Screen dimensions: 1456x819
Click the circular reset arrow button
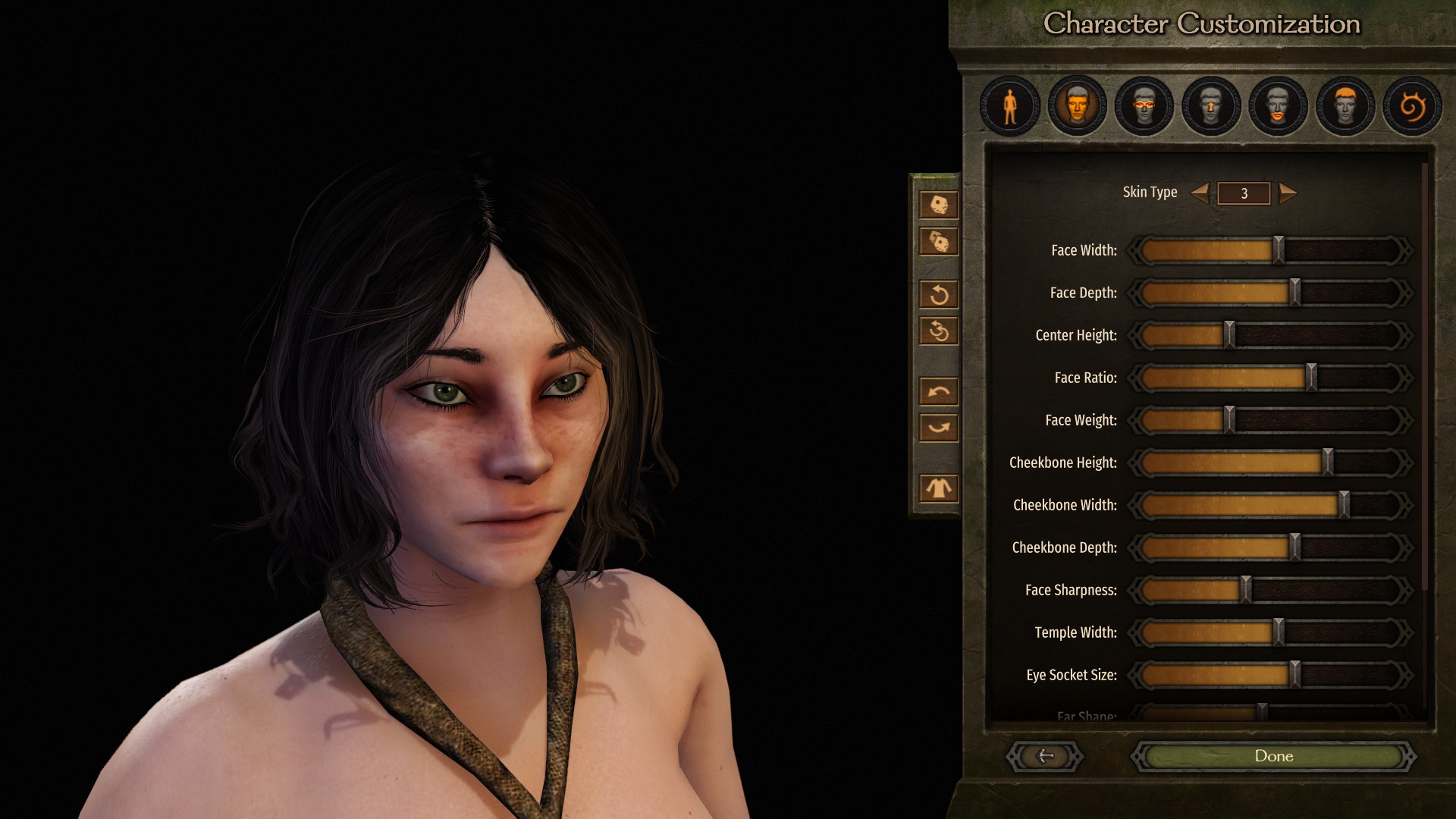pyautogui.click(x=939, y=294)
